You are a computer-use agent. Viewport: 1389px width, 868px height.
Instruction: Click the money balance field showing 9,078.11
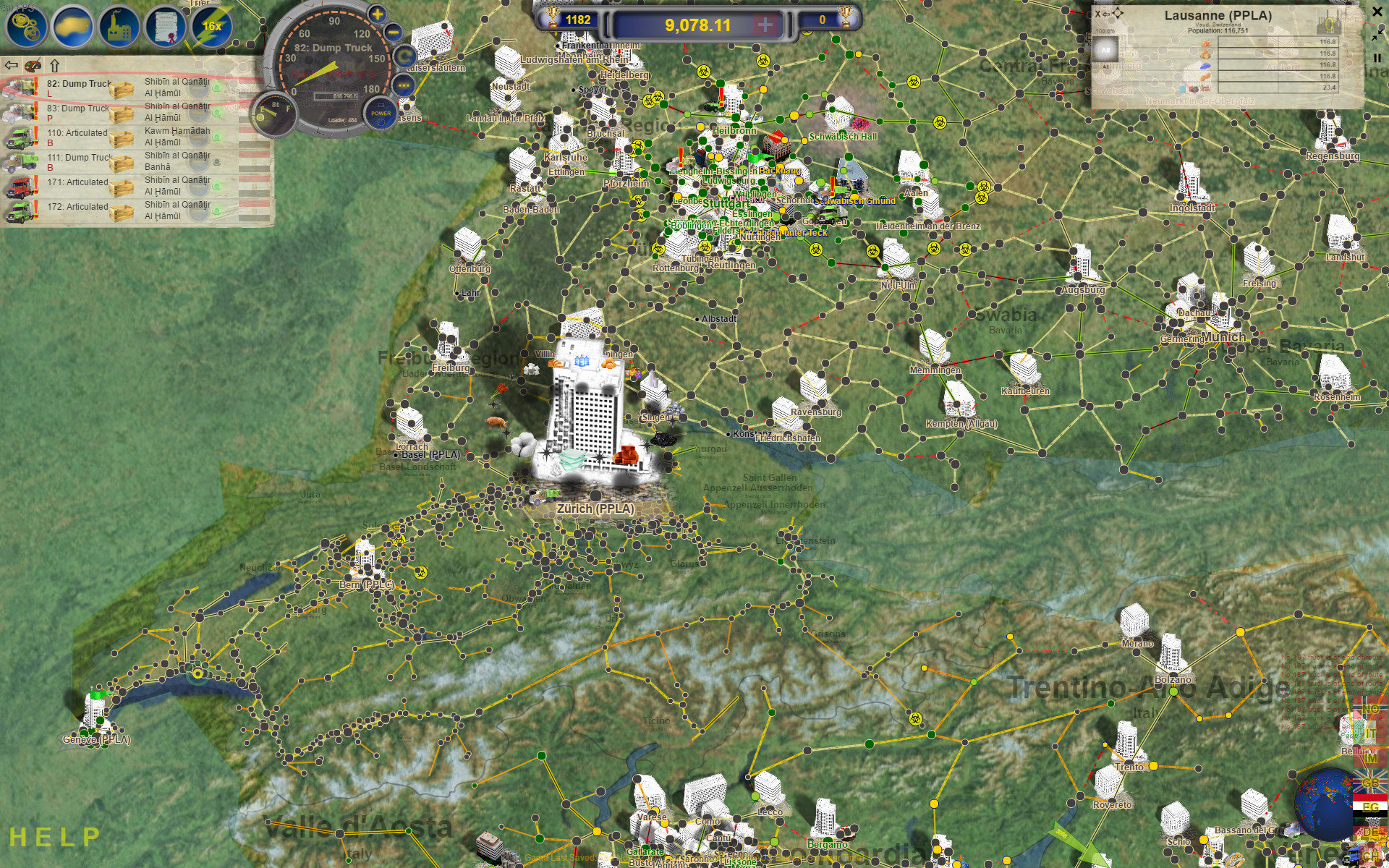click(694, 22)
